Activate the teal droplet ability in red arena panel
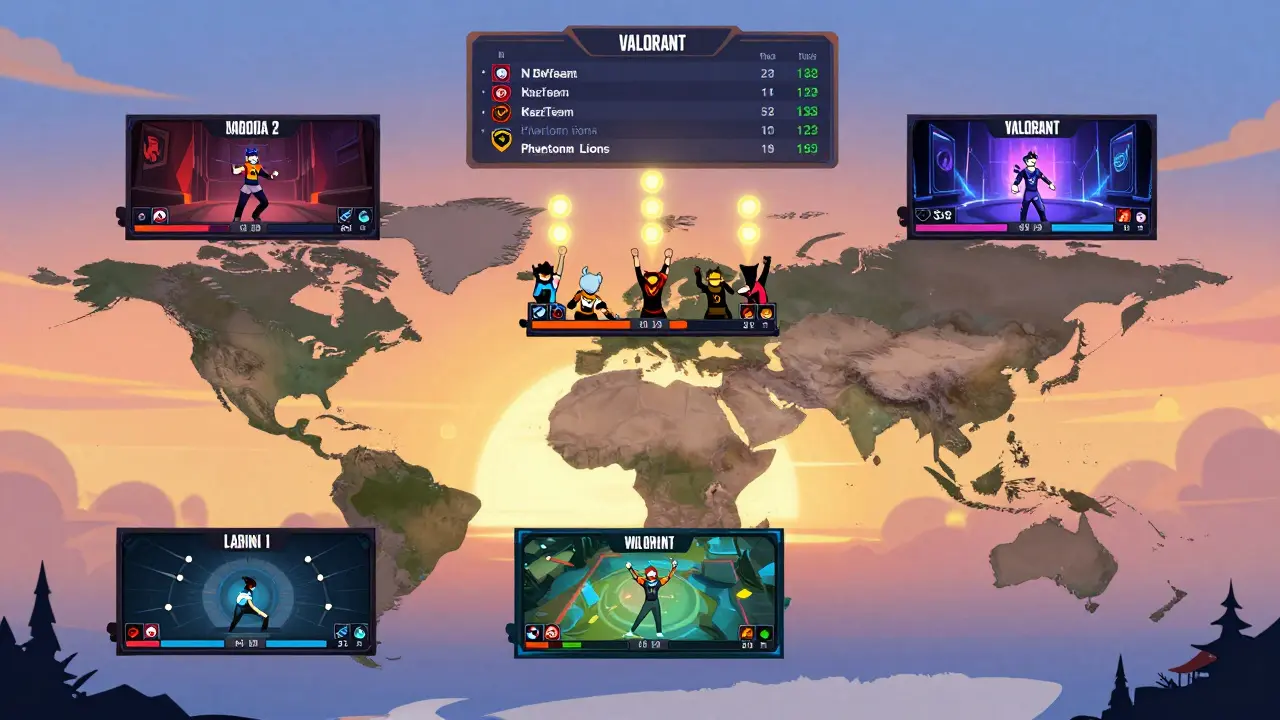 (363, 215)
